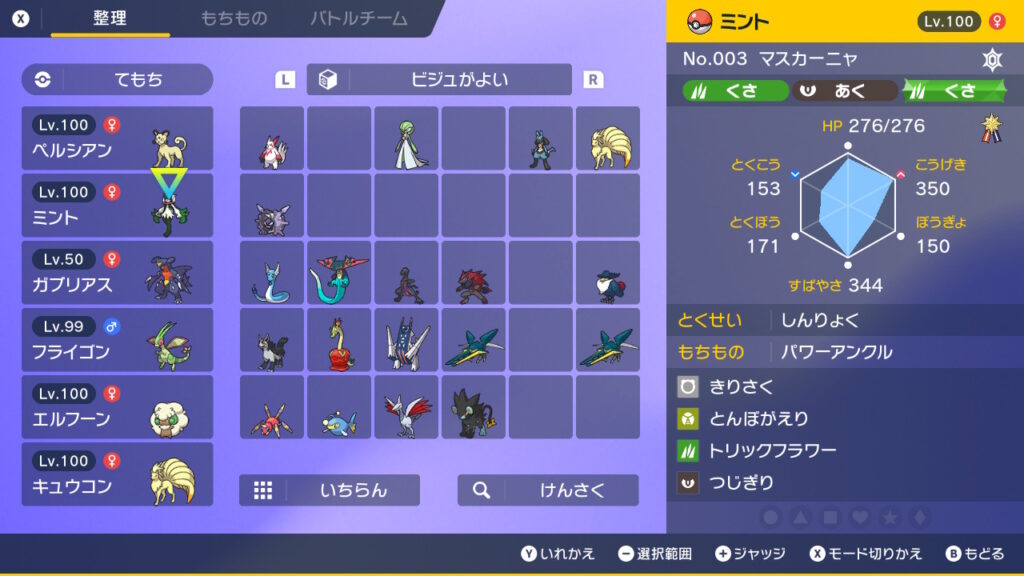Viewport: 1024px width, 576px height.
Task: Select the トリックフラワー move
Action: click(771, 451)
